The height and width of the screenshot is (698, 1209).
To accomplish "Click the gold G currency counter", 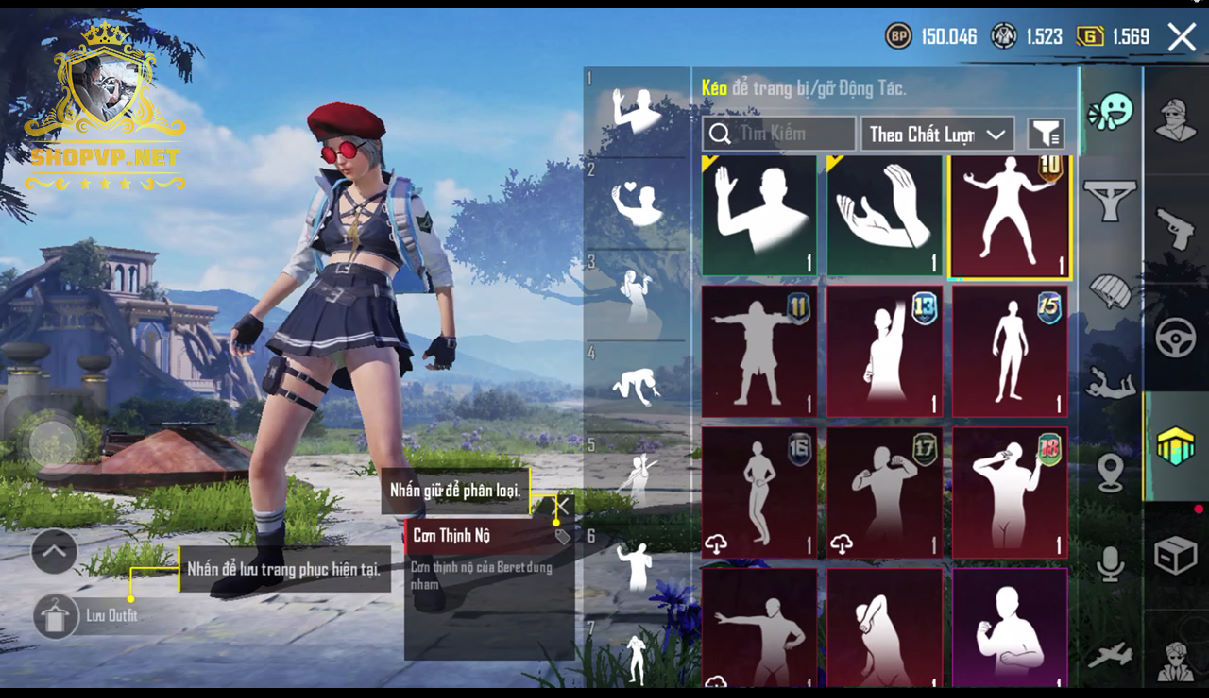I will [1114, 37].
